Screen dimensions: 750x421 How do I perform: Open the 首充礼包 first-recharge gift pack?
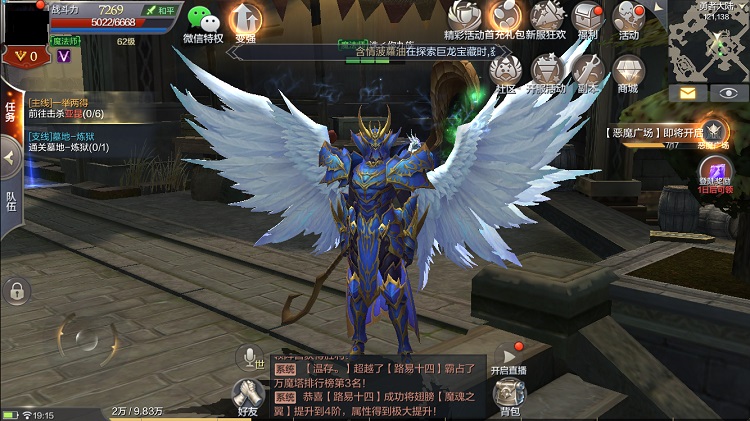(x=505, y=16)
